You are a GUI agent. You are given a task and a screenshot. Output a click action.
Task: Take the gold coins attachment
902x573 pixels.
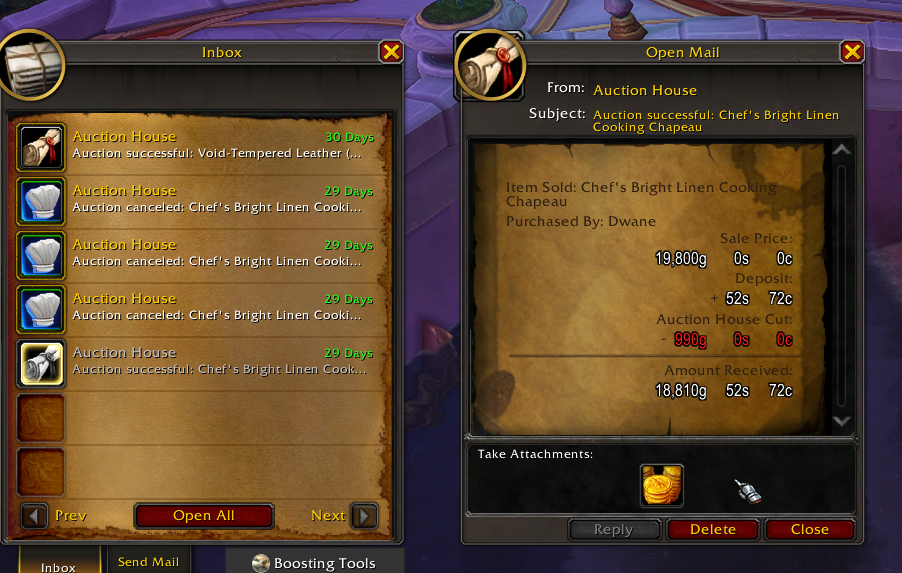[x=662, y=486]
